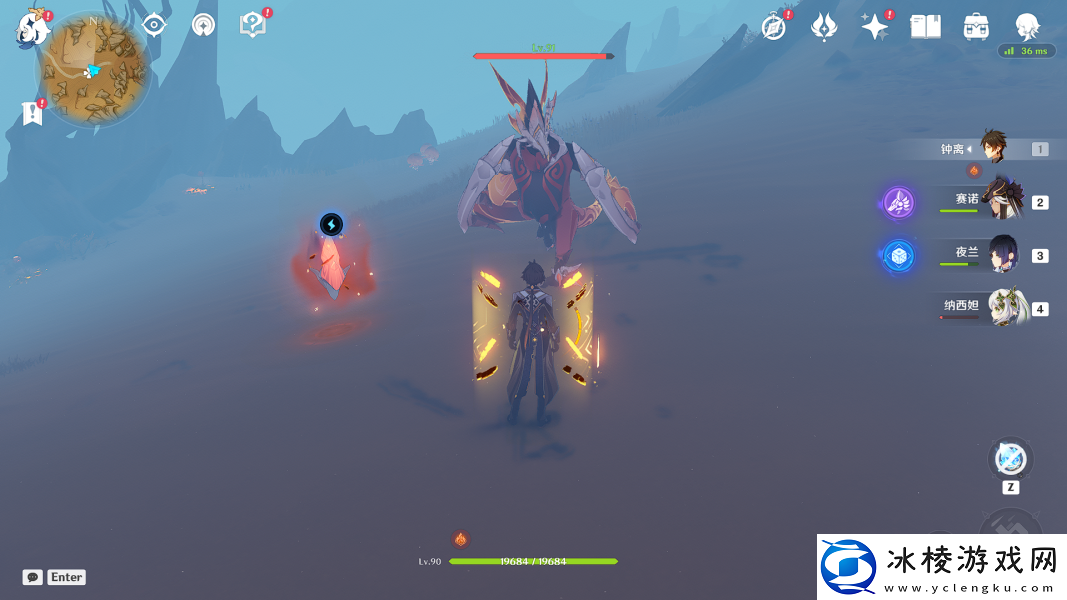Open the circular minimap
The width and height of the screenshot is (1067, 600).
tap(94, 68)
